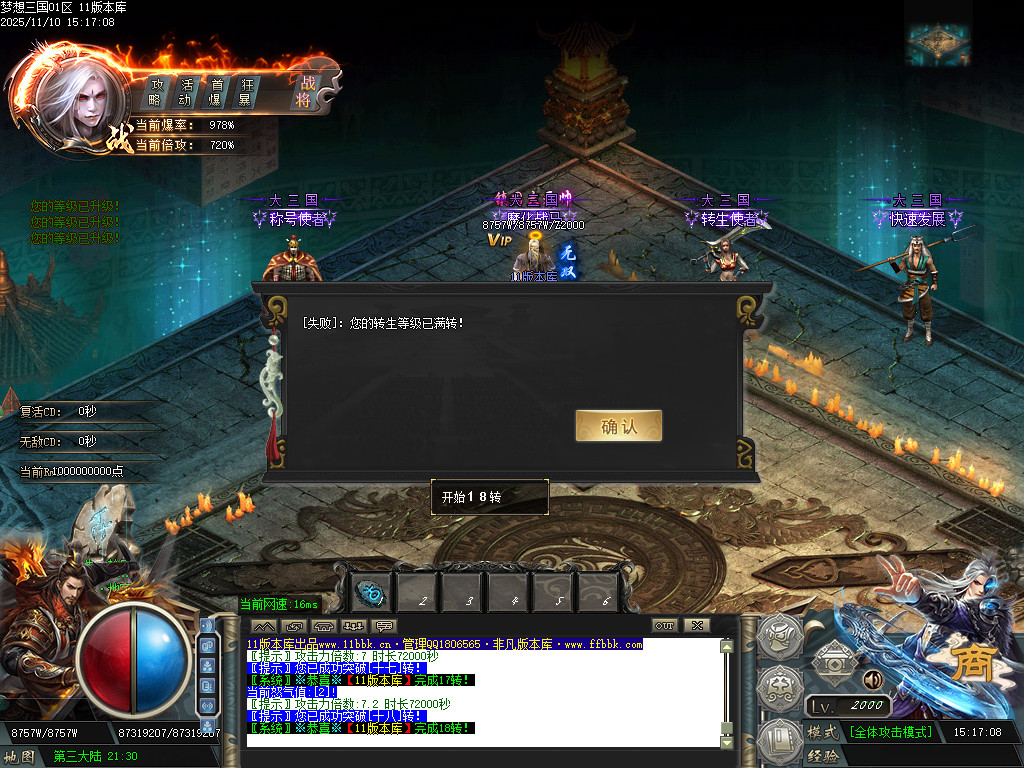Open the 攻略 guide button
The height and width of the screenshot is (768, 1024).
pos(156,92)
